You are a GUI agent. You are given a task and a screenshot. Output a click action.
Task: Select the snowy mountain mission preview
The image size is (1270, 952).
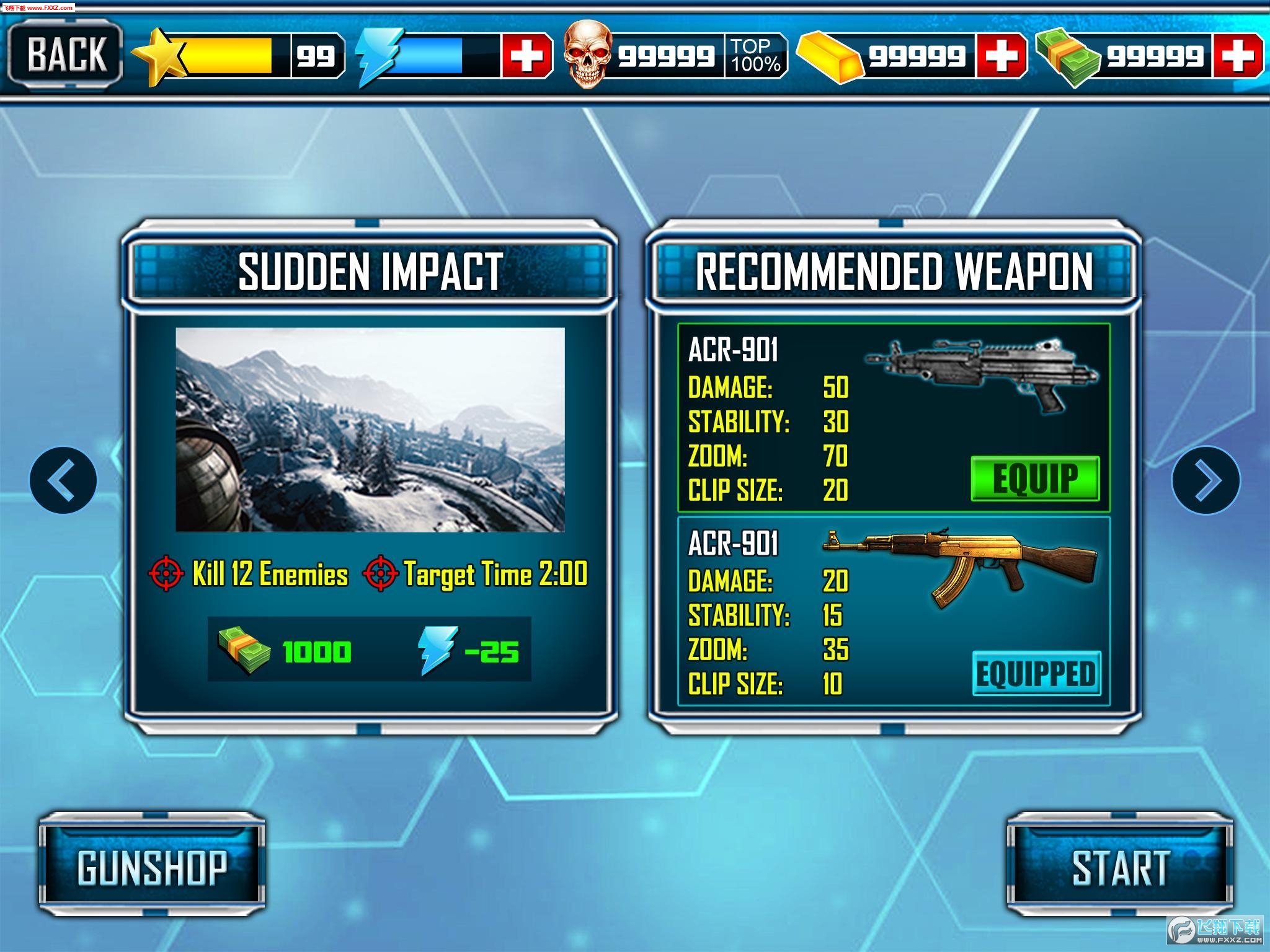370,429
